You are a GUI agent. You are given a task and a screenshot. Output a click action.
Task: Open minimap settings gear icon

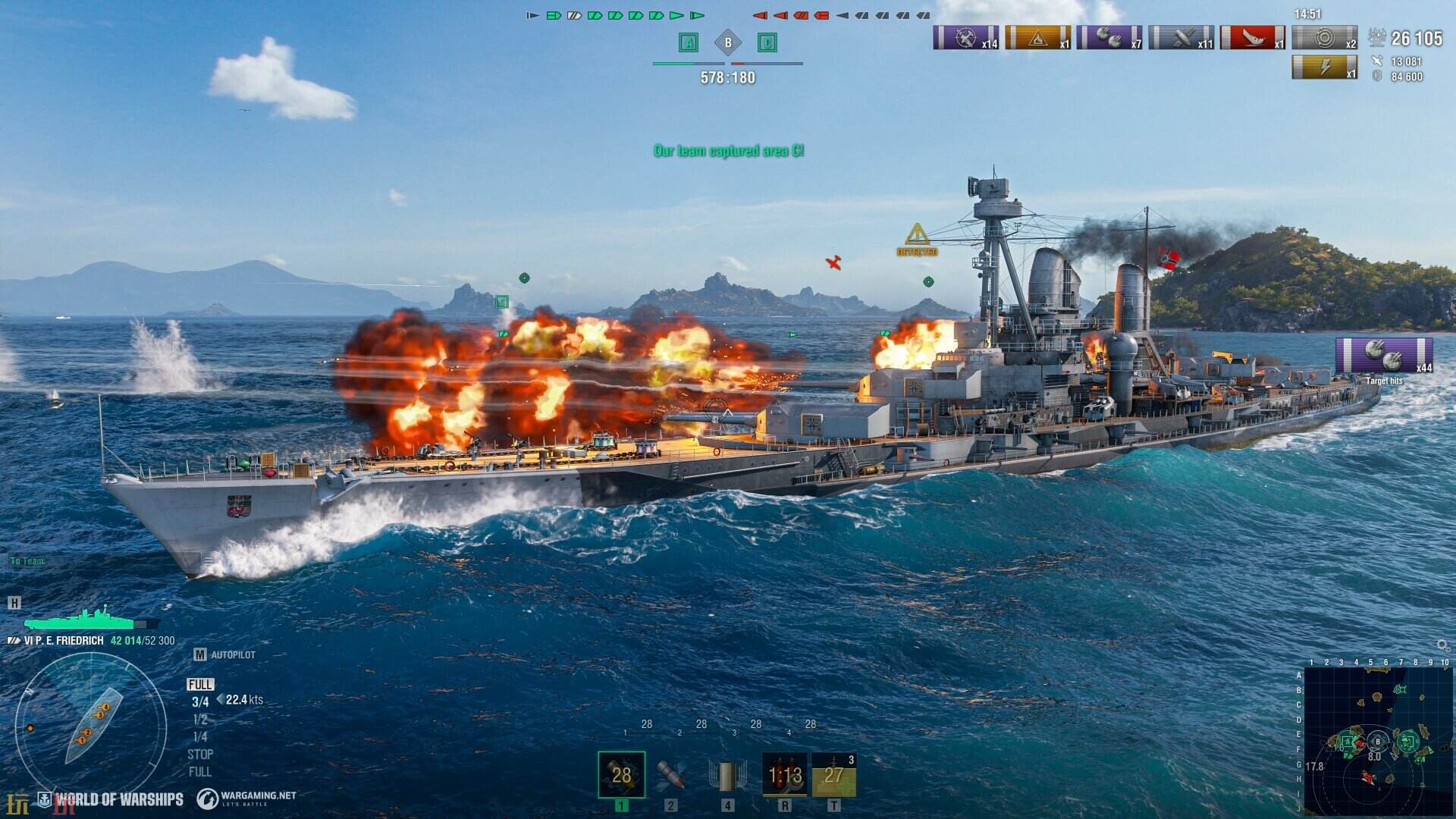click(x=1443, y=645)
